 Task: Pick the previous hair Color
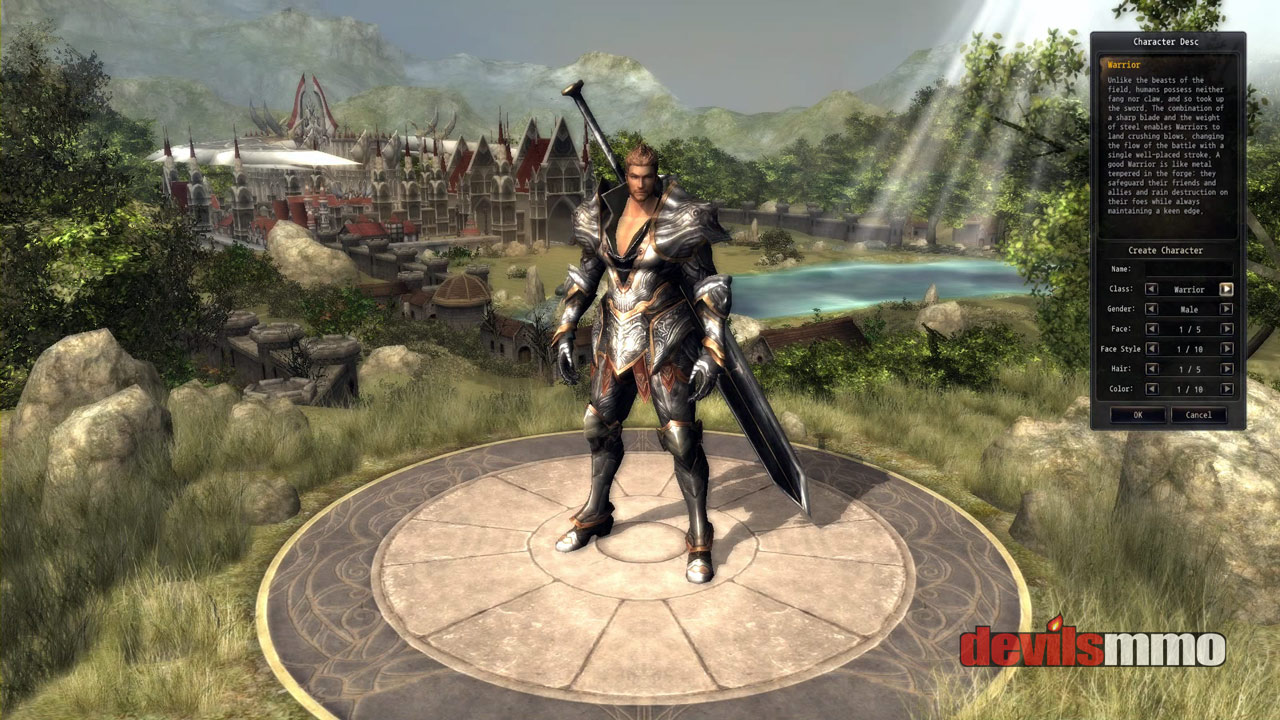point(1152,389)
